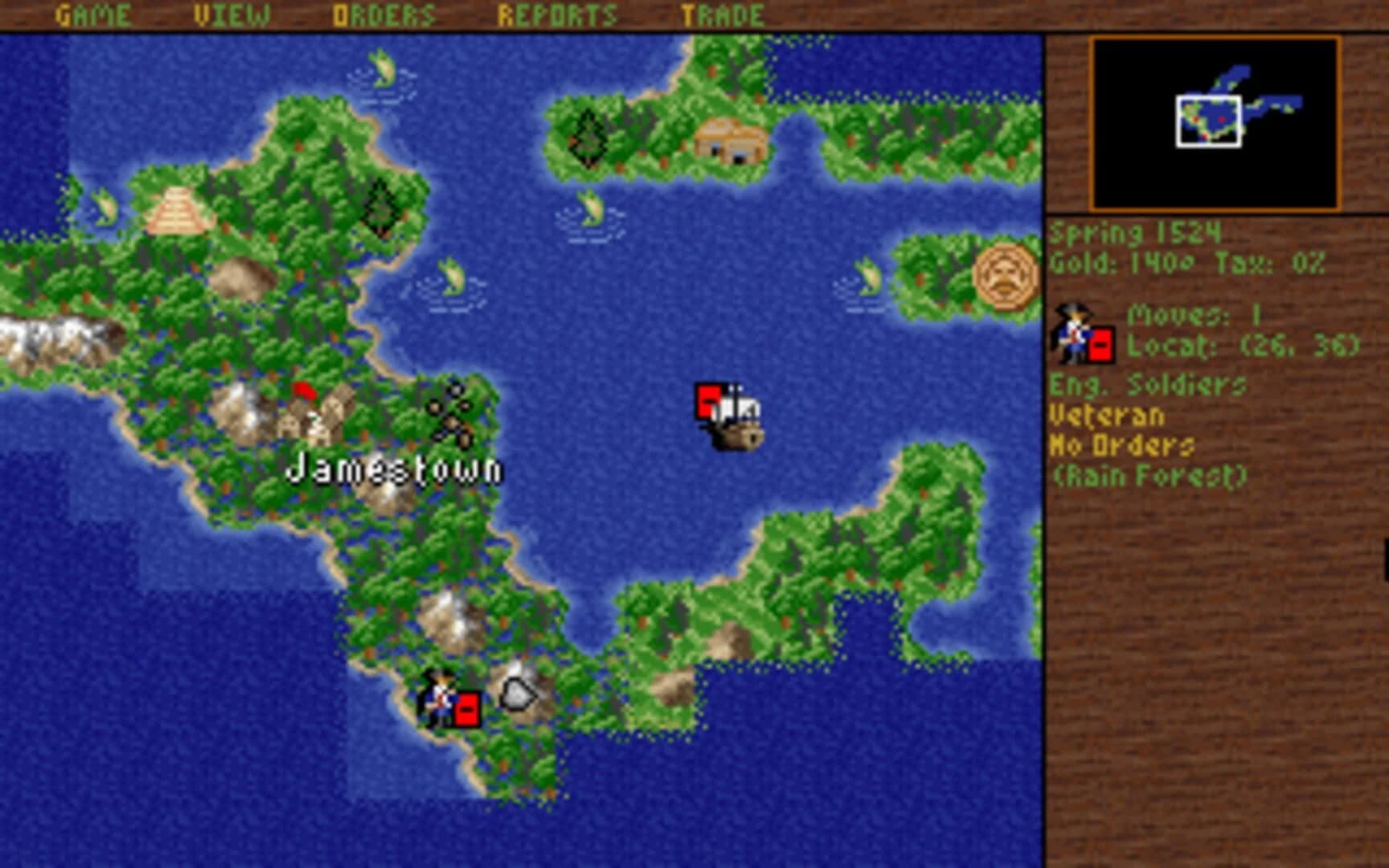Open the TRADE menu
The image size is (1389, 868).
point(722,13)
